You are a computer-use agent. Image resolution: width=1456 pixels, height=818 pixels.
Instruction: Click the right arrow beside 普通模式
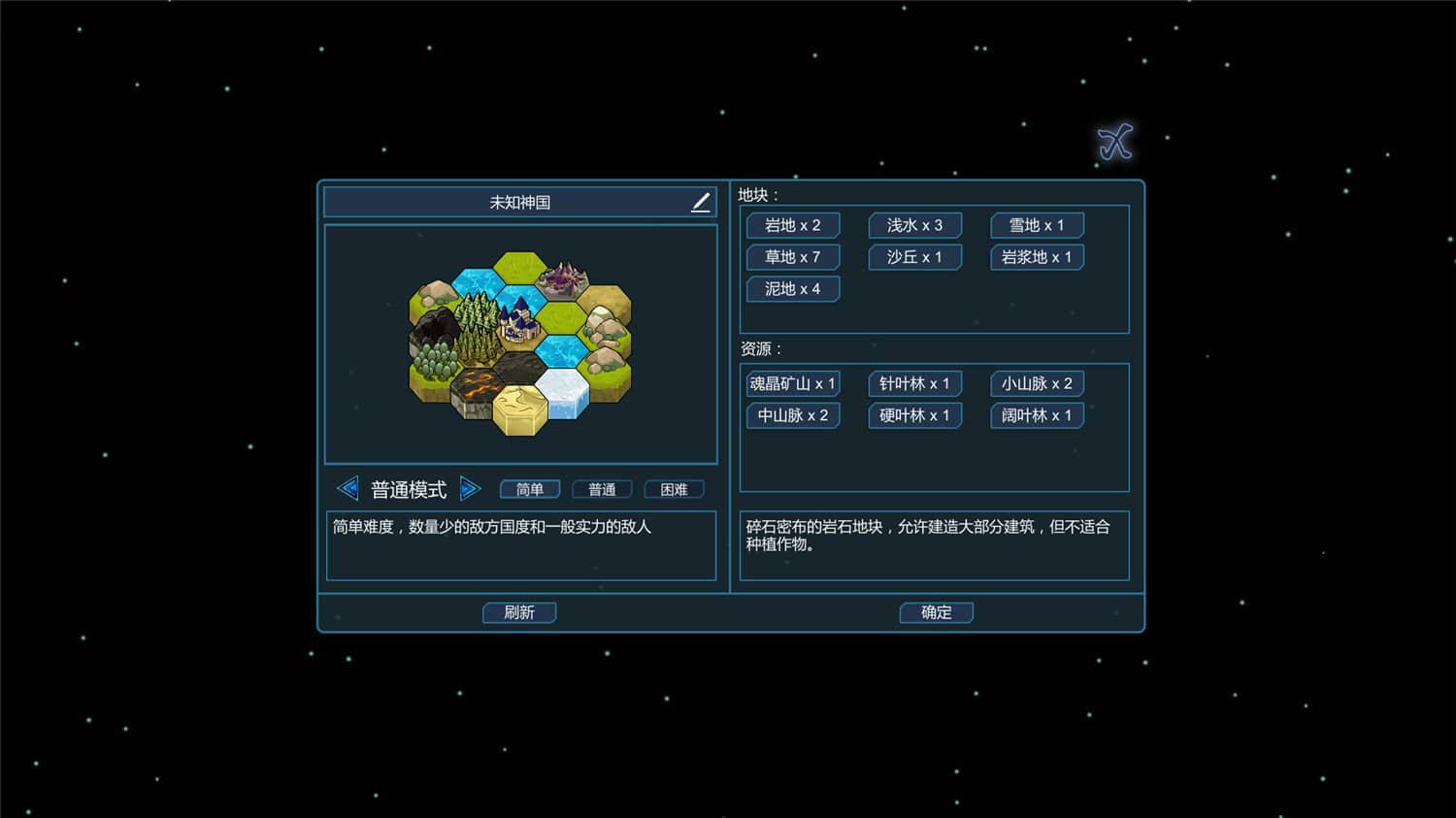[x=471, y=489]
